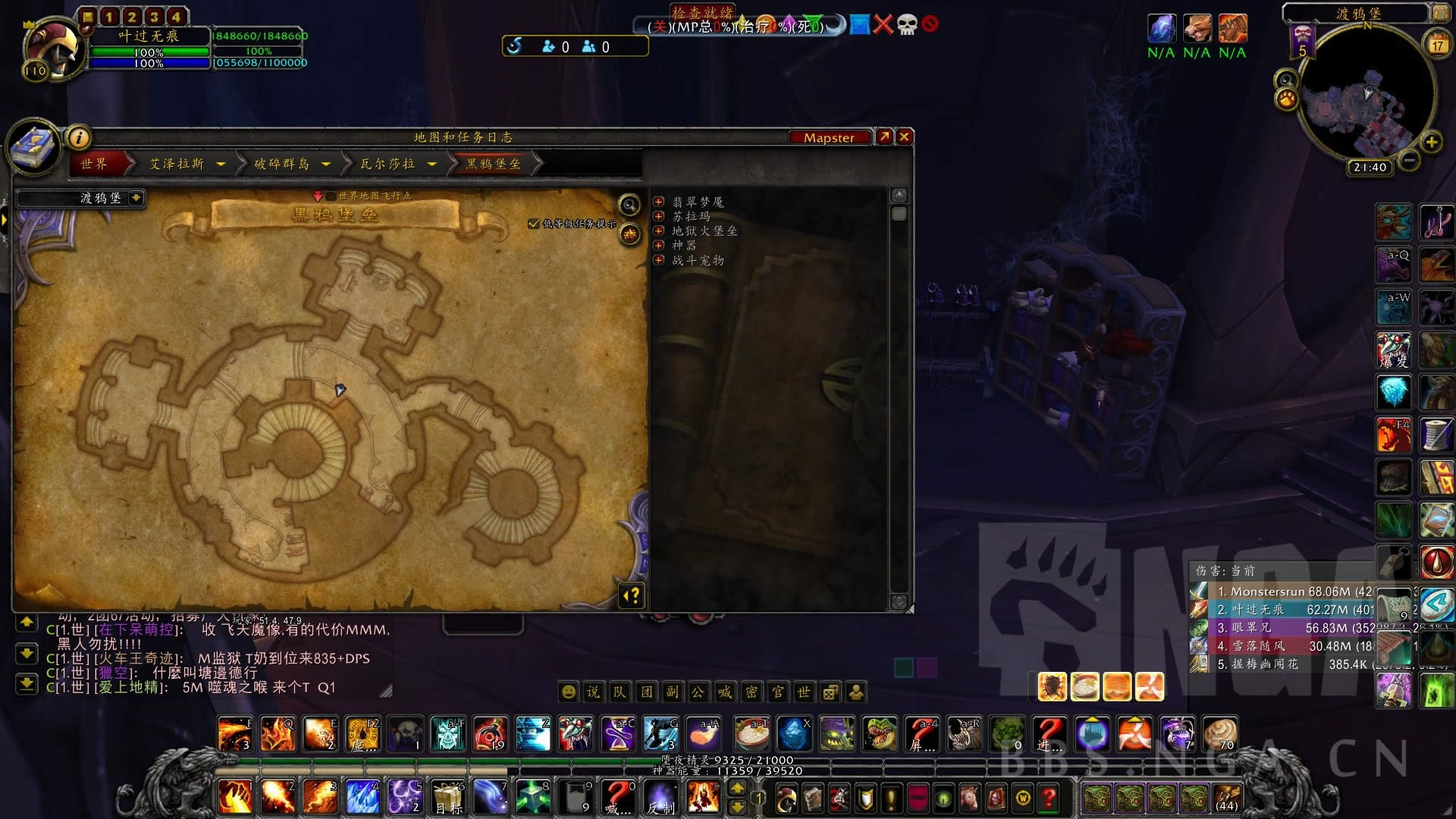
Task: Choose the 瓦尔莎拉 zone breadcrumb
Action: point(388,164)
